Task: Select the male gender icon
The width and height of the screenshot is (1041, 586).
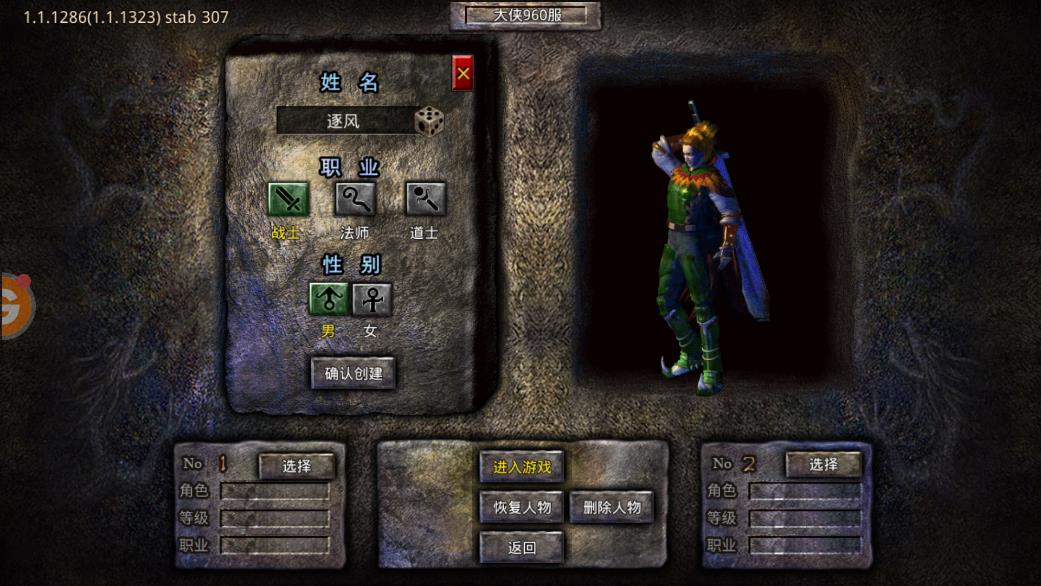Action: (329, 299)
